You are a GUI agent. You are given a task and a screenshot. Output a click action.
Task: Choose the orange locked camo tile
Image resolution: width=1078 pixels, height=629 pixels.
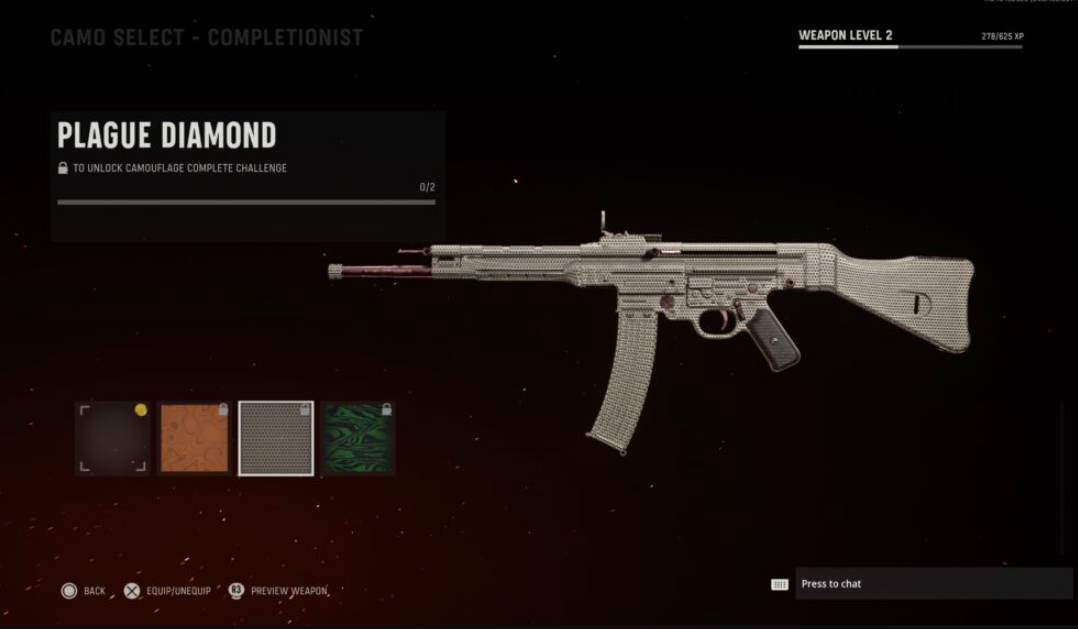point(194,438)
